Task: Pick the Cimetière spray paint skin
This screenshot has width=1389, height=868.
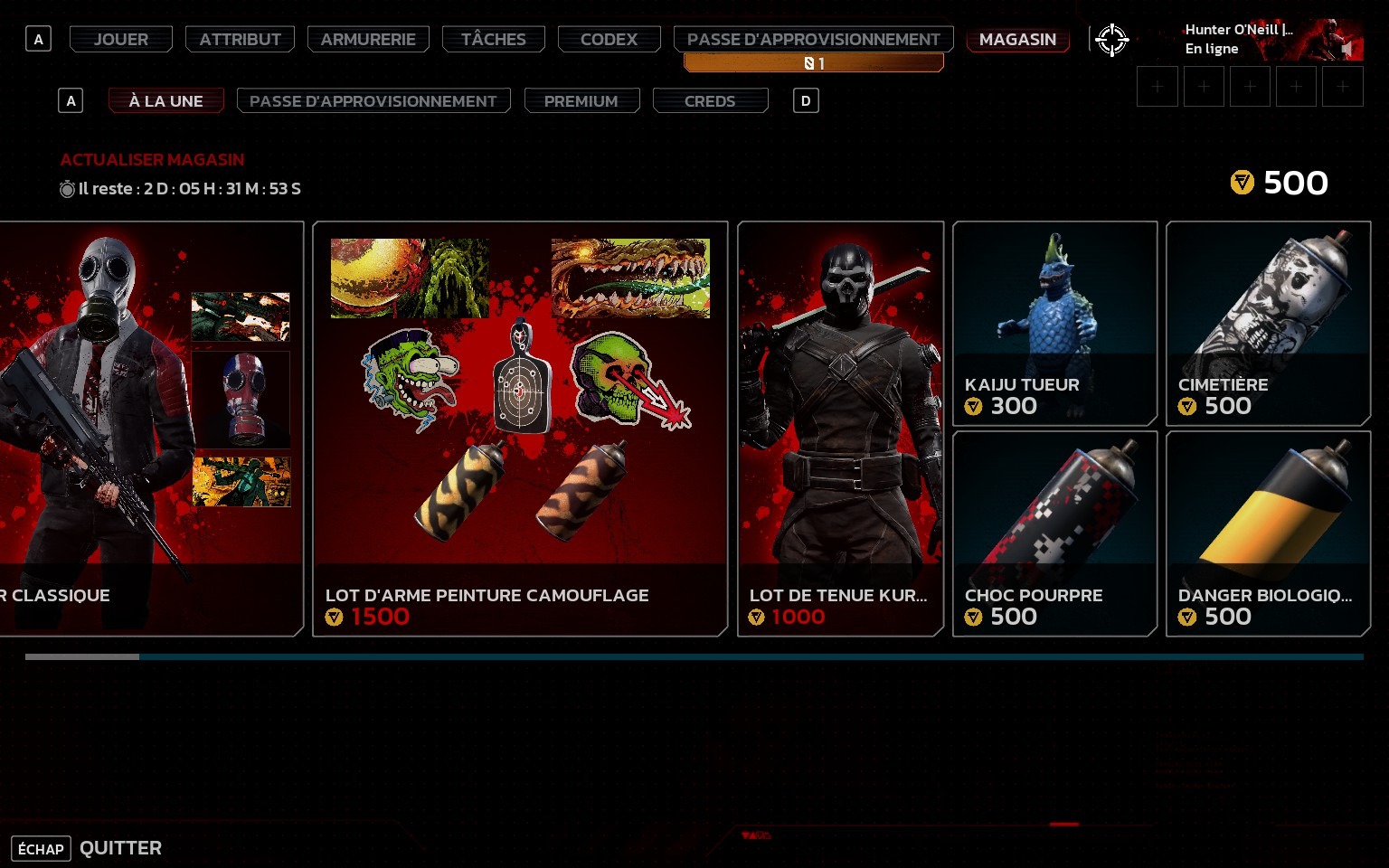Action: click(x=1268, y=323)
